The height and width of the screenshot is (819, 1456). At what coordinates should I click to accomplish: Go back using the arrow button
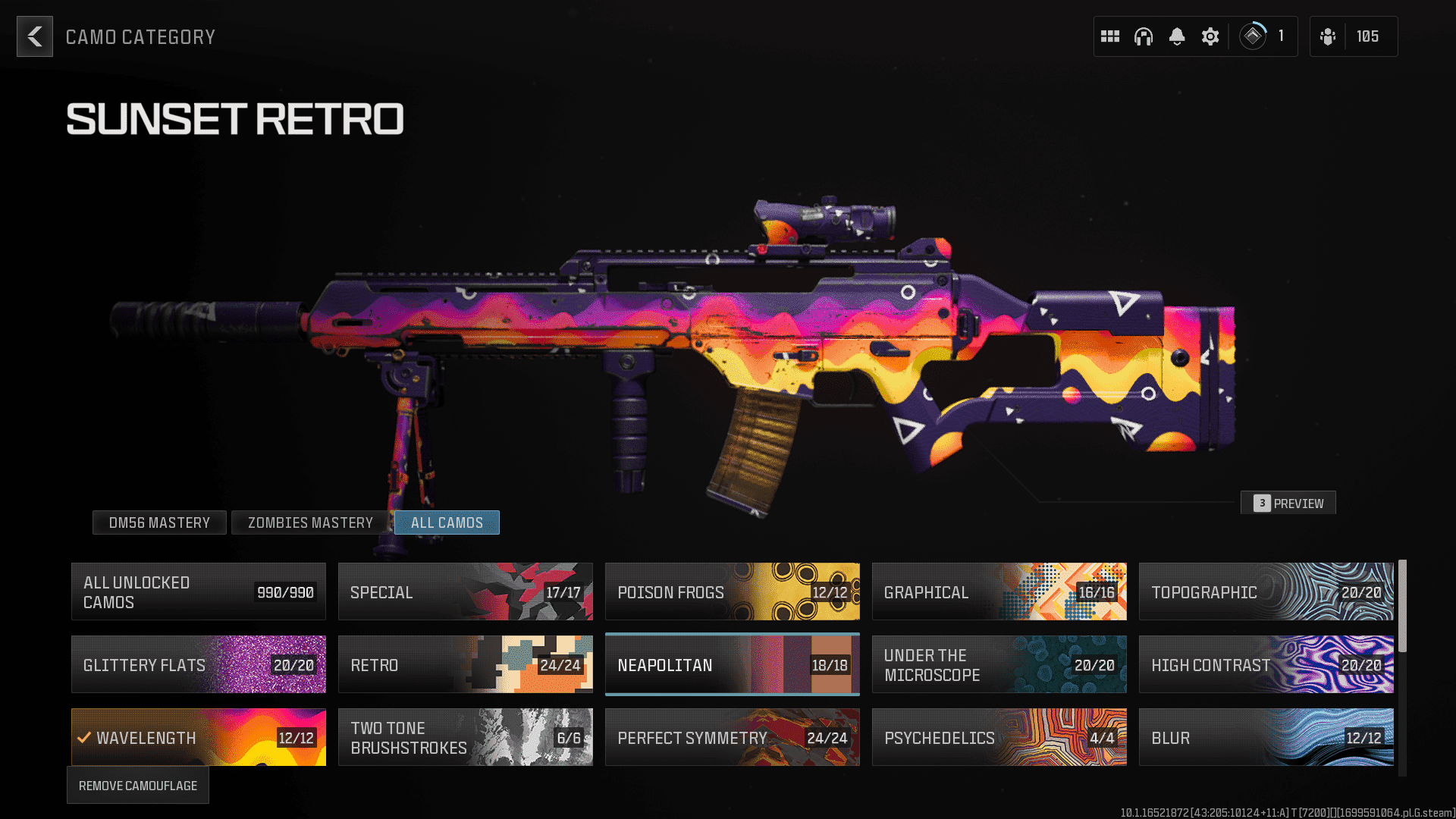[x=35, y=36]
